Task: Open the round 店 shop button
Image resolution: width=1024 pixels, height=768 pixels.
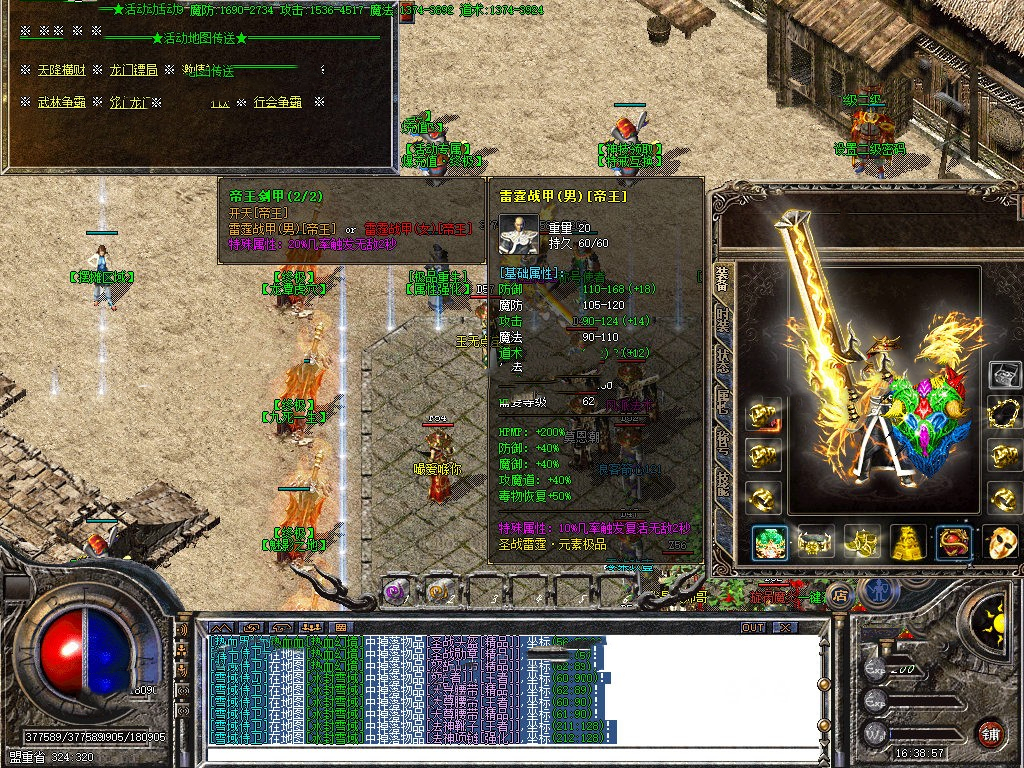Action: tap(841, 592)
